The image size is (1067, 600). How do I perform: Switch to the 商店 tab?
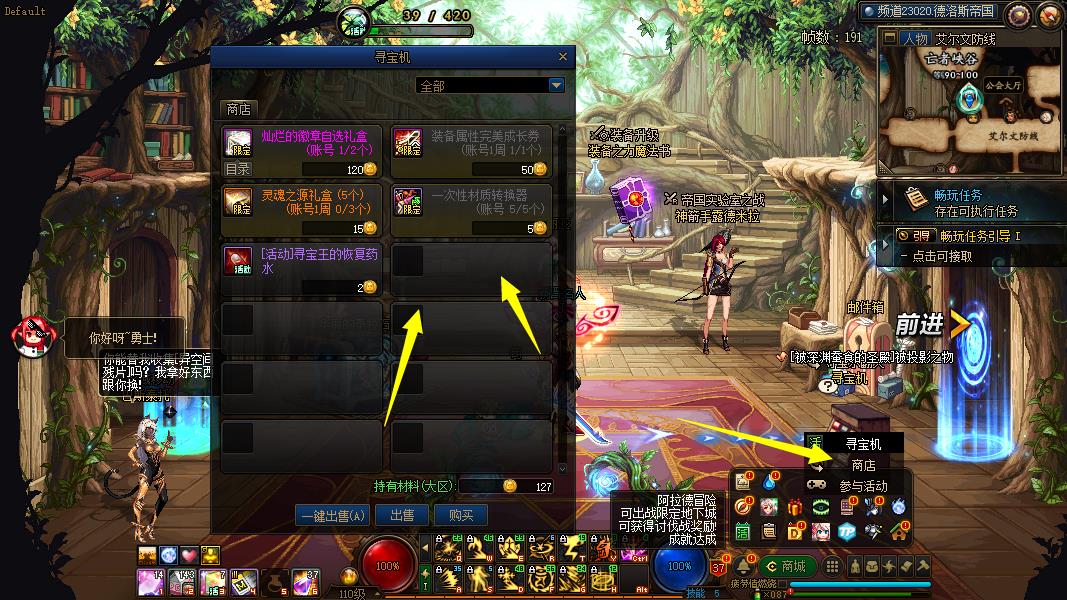239,109
